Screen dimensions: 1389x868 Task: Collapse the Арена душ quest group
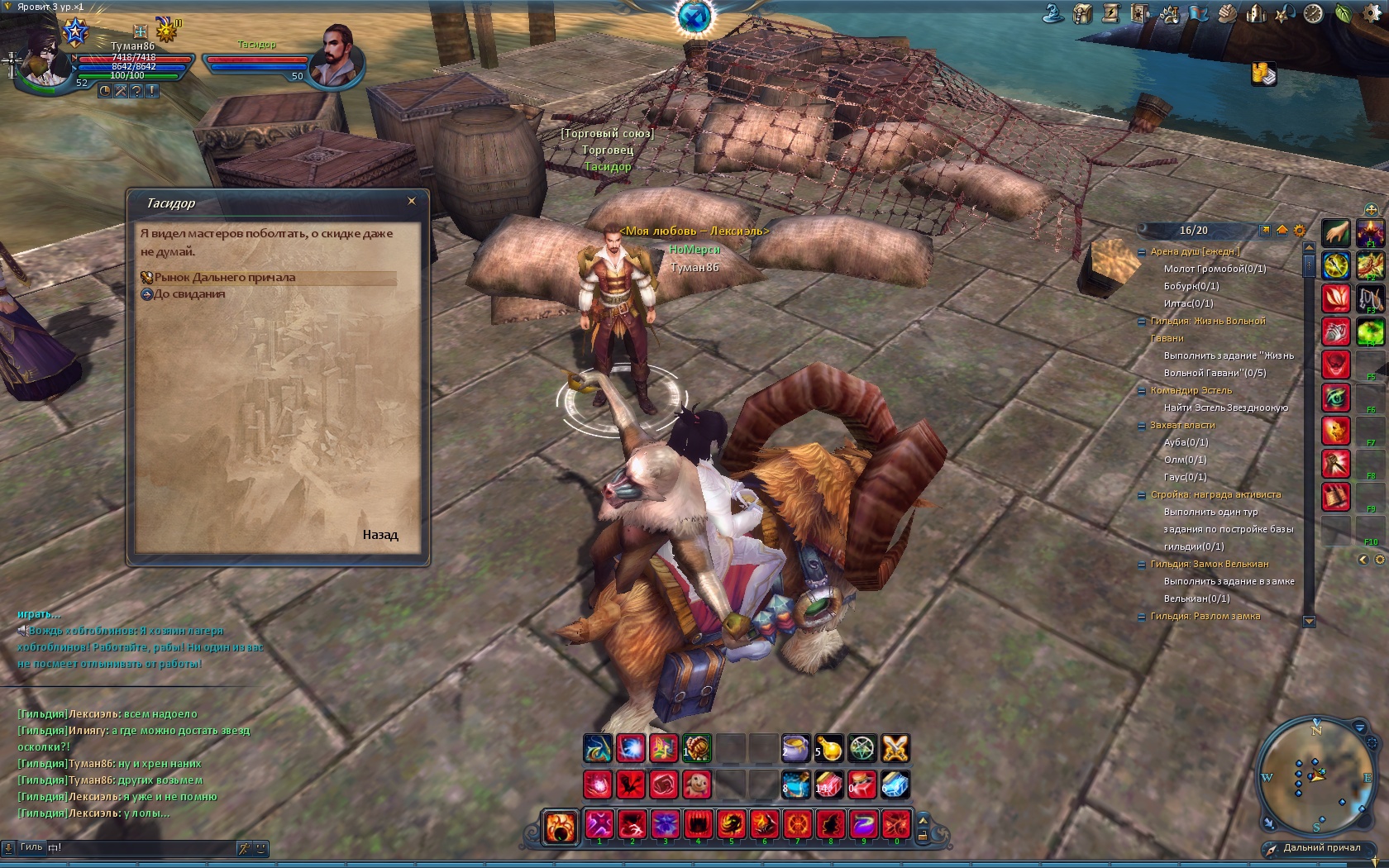(x=1142, y=252)
